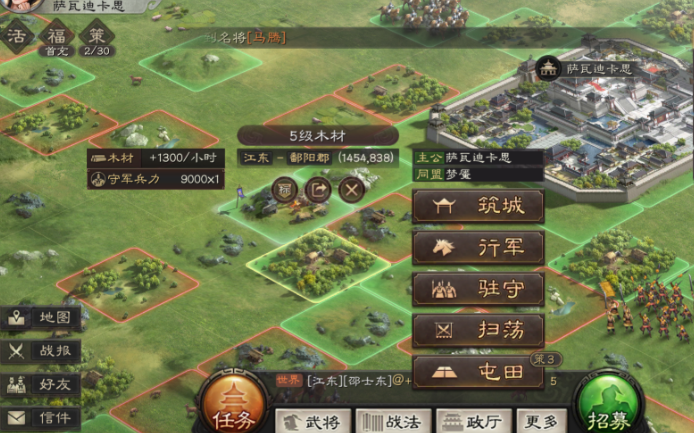Open the 好友 friends list
Image resolution: width=694 pixels, height=433 pixels.
click(41, 384)
